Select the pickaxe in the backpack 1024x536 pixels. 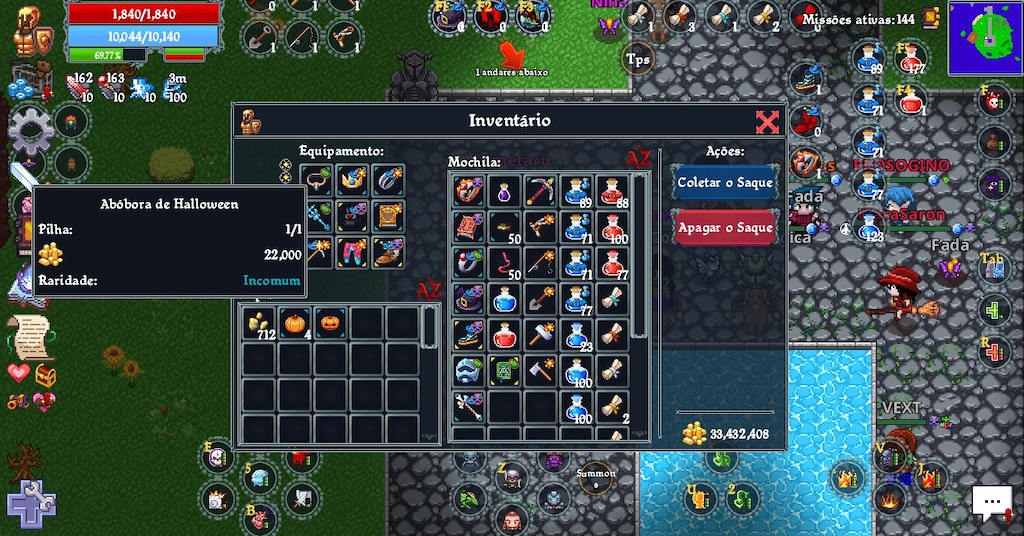point(540,191)
